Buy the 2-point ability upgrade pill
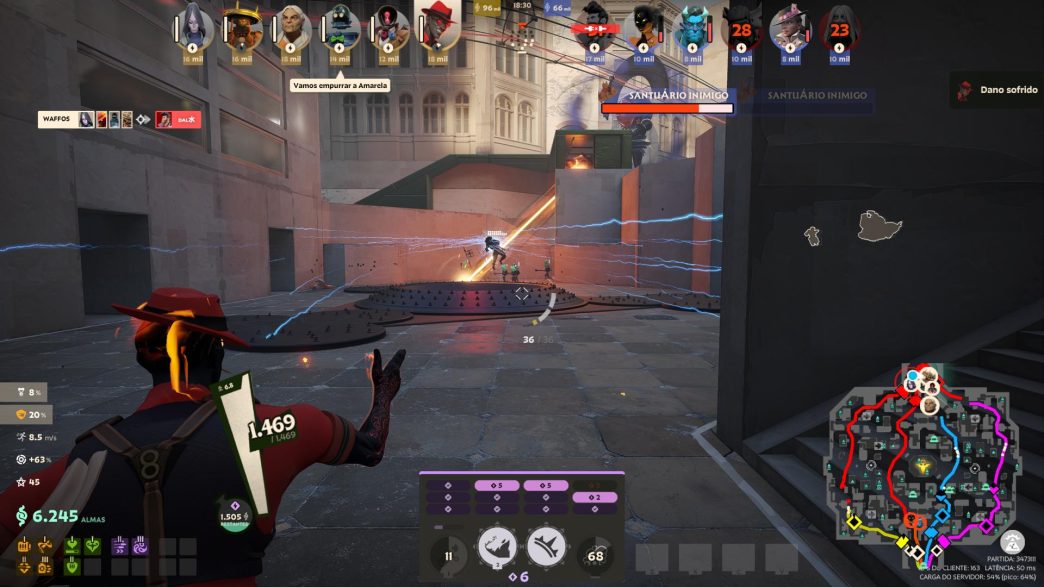The width and height of the screenshot is (1044, 587). click(x=596, y=497)
